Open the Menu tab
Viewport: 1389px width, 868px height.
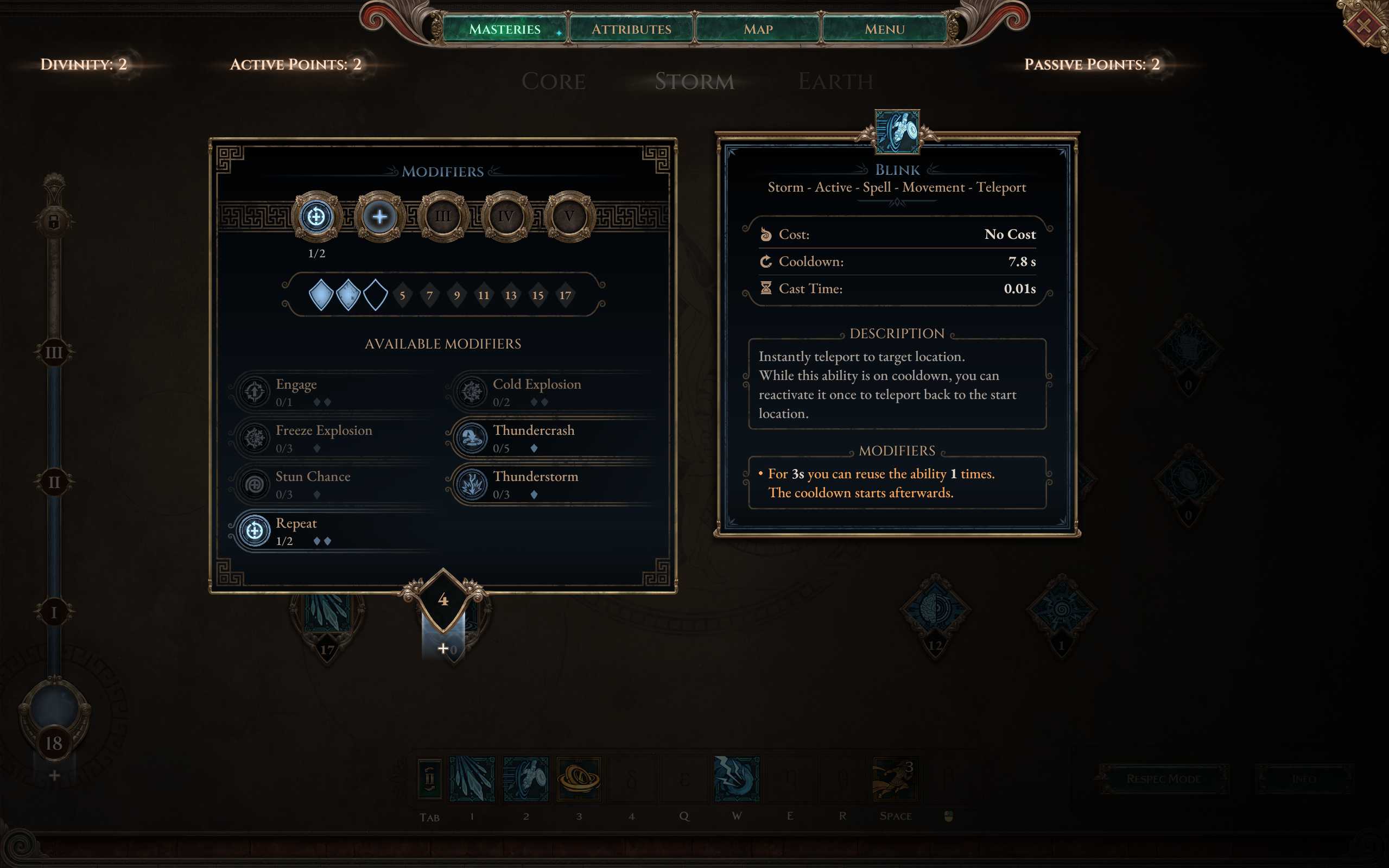click(885, 29)
